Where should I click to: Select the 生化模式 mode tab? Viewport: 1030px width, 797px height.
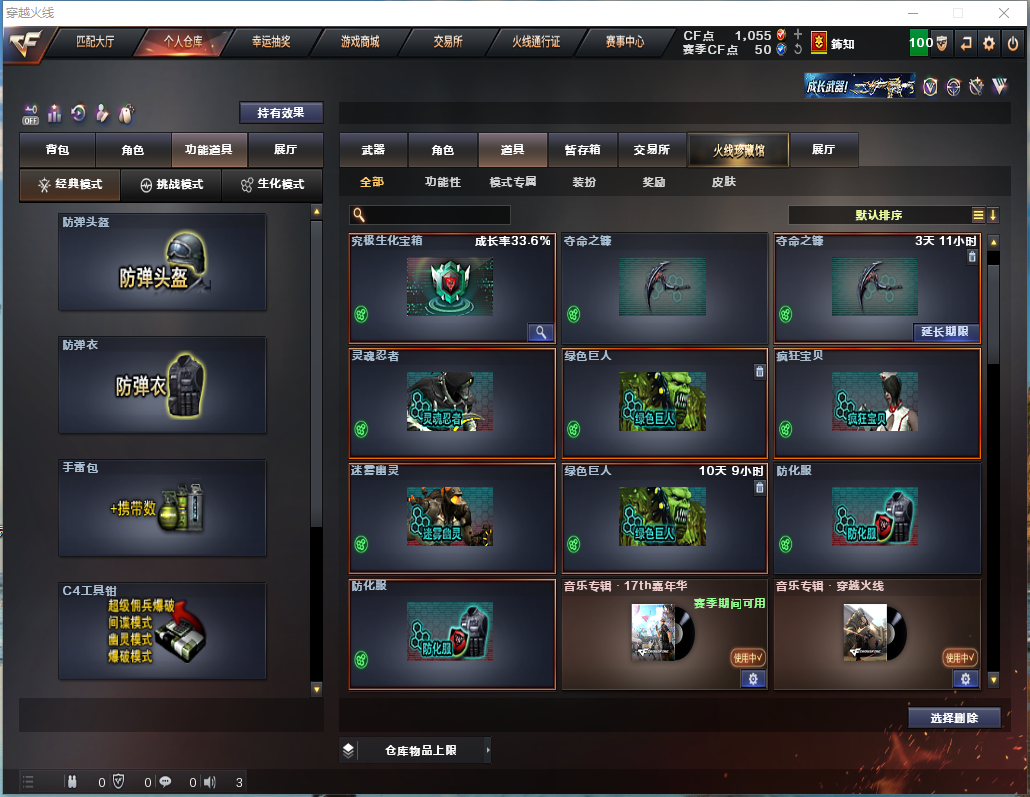pos(273,184)
